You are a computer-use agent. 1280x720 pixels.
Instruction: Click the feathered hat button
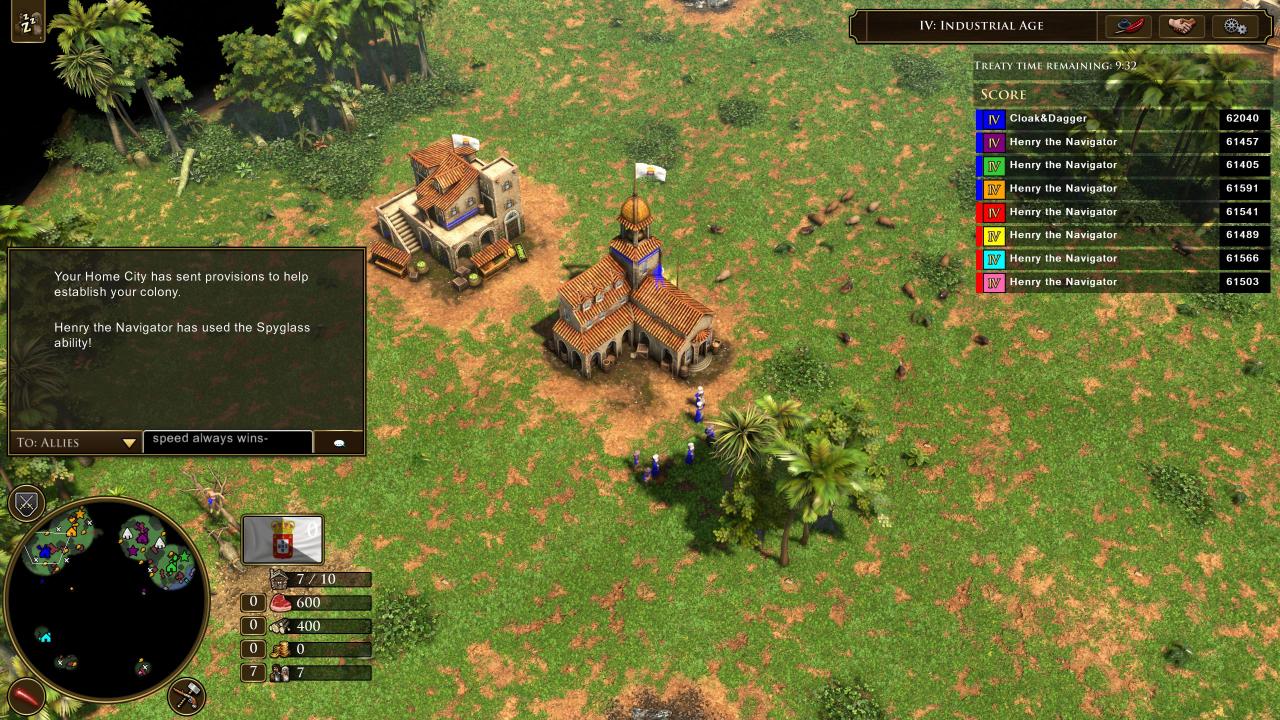pyautogui.click(x=1128, y=26)
